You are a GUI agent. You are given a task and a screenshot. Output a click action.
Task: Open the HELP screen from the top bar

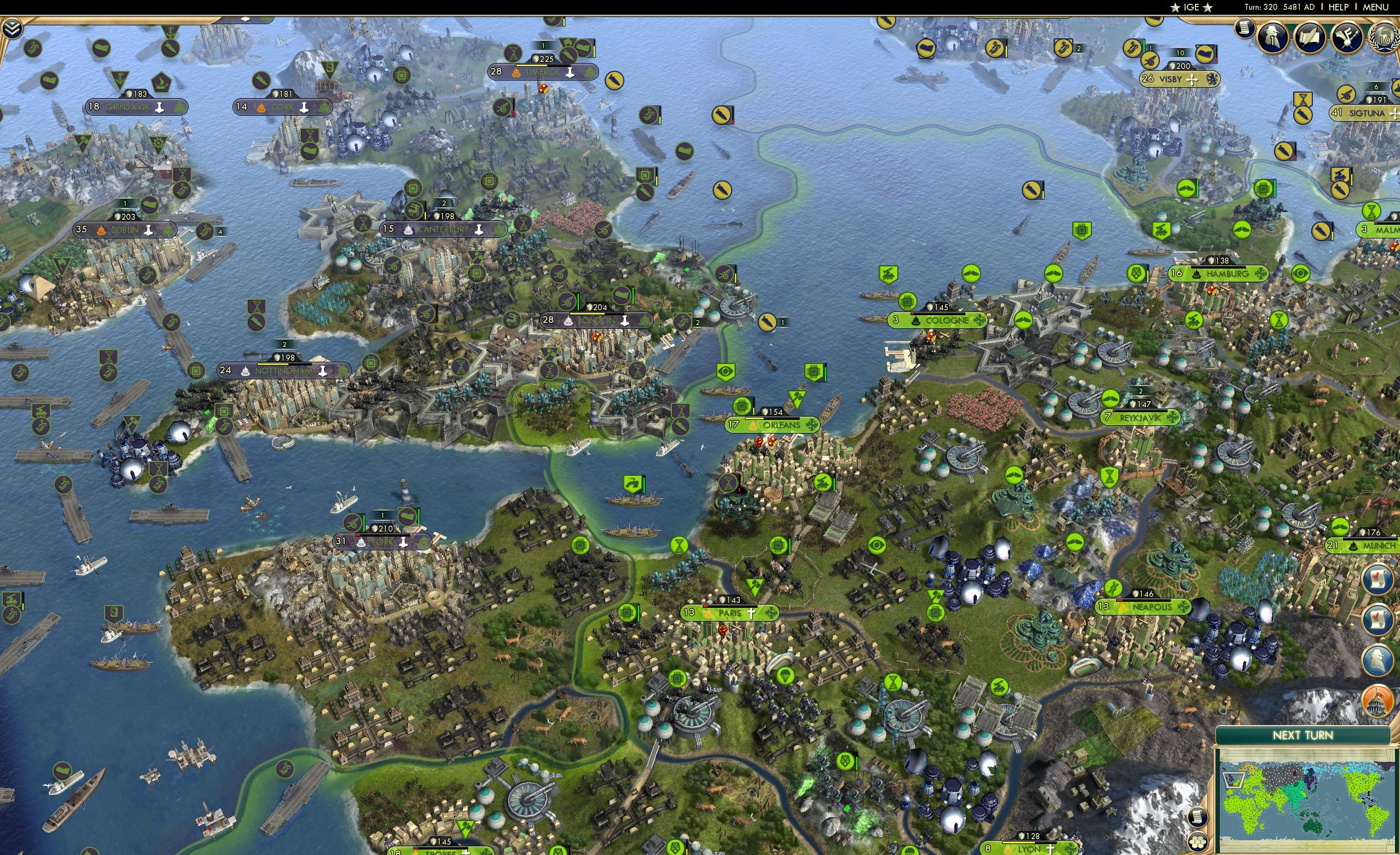coord(1339,7)
